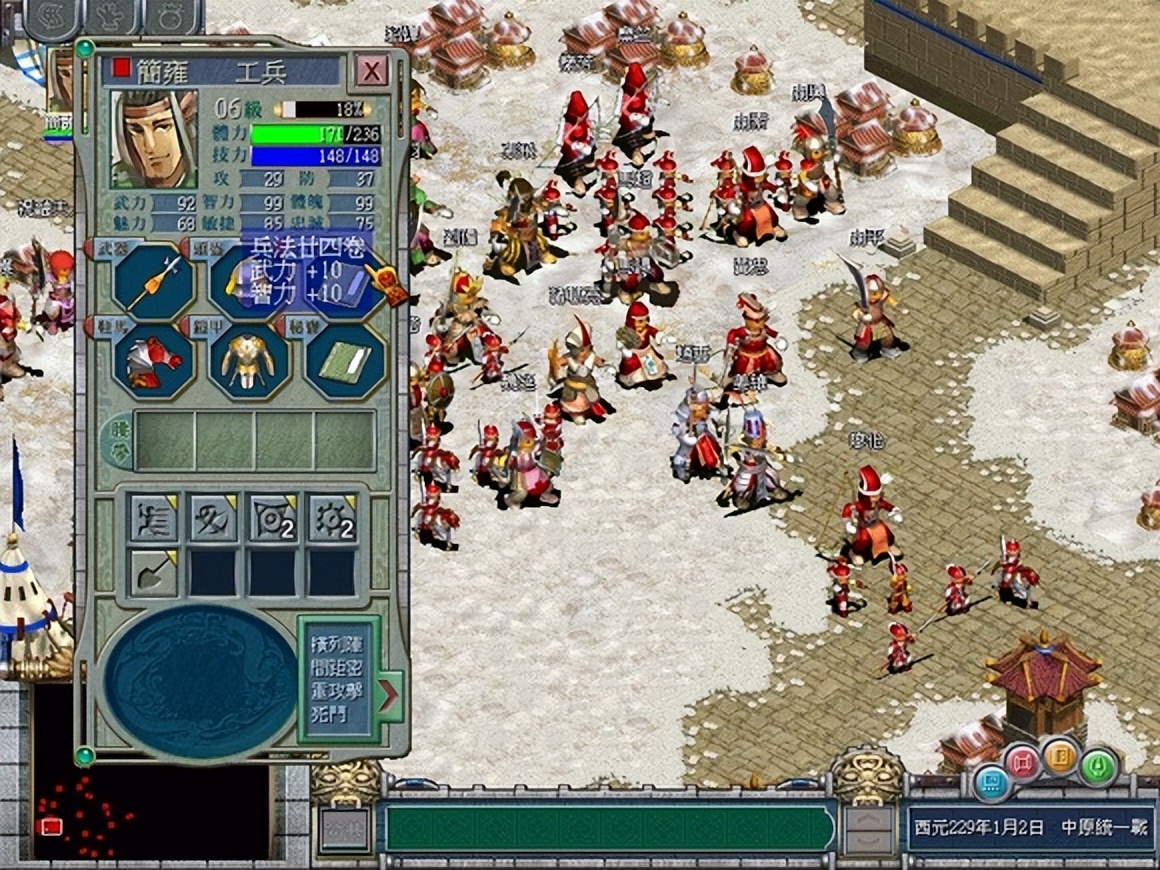The image size is (1160, 870).
Task: Close the Jian Yong character panel
Action: 372,71
